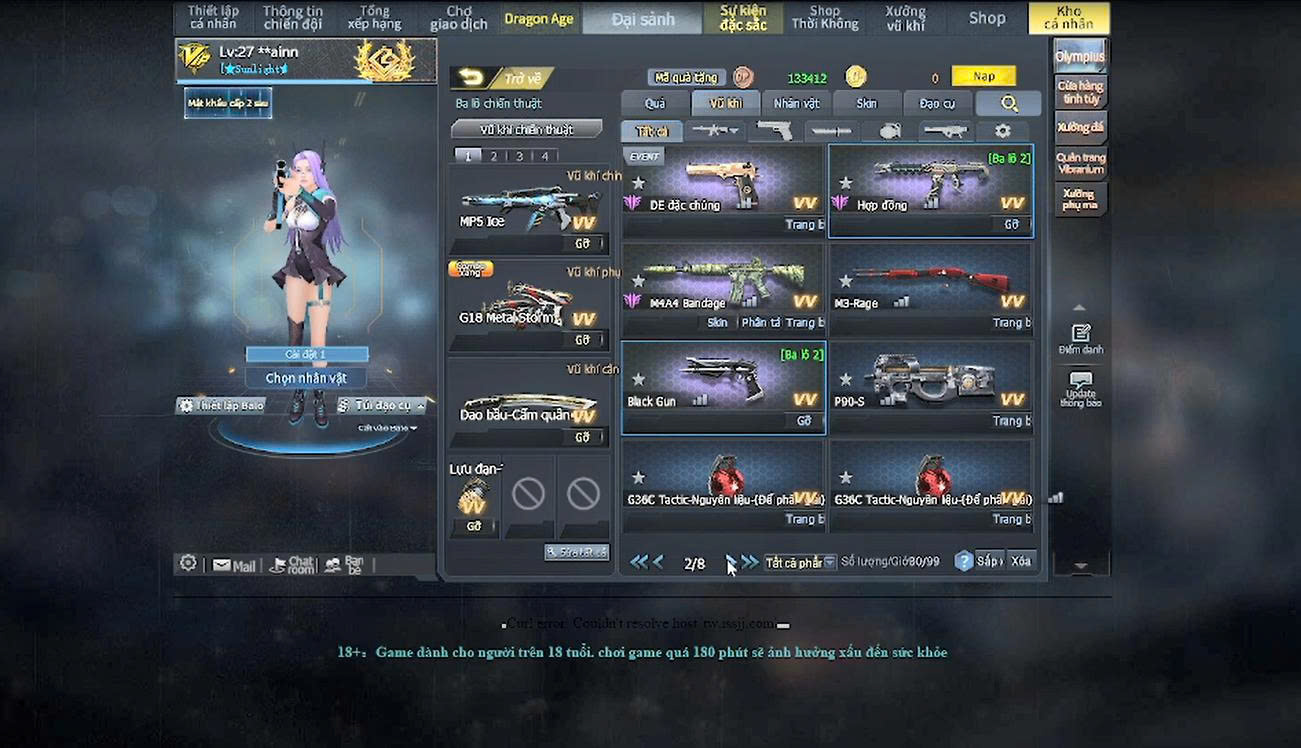Open the Shop tab in top bar
1301x748 pixels.
(986, 18)
